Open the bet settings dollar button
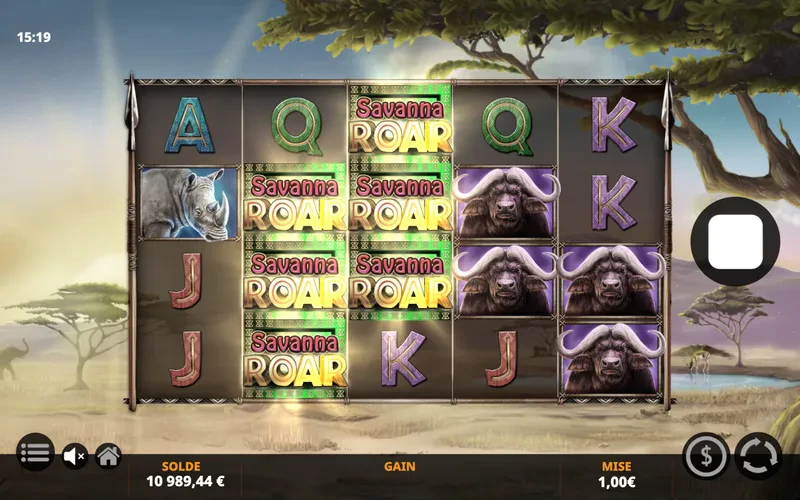The width and height of the screenshot is (800, 500). pyautogui.click(x=705, y=456)
